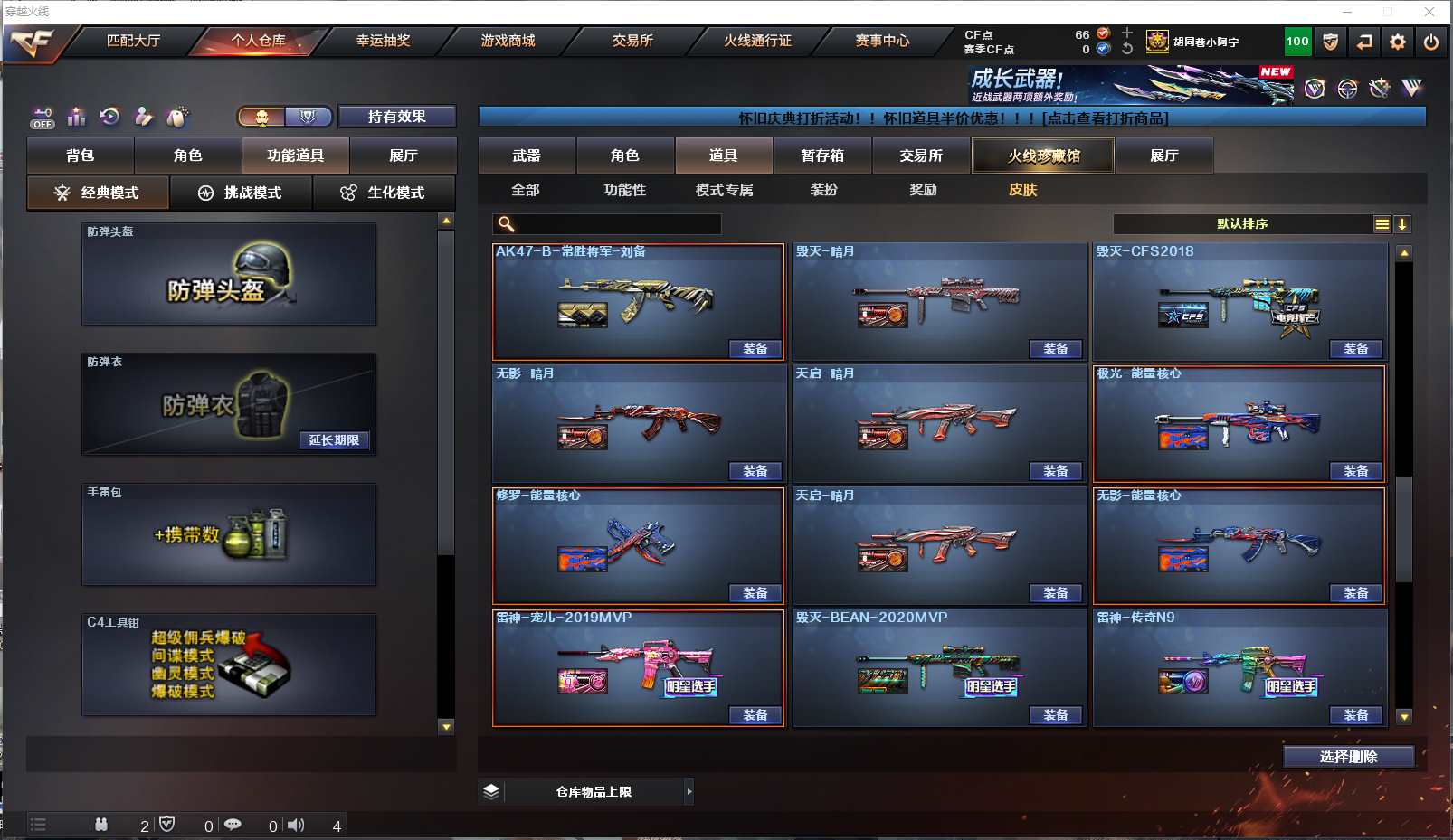The width and height of the screenshot is (1453, 840).
Task: Extend the 防弹衣 armor with 延长期限
Action: pyautogui.click(x=334, y=440)
